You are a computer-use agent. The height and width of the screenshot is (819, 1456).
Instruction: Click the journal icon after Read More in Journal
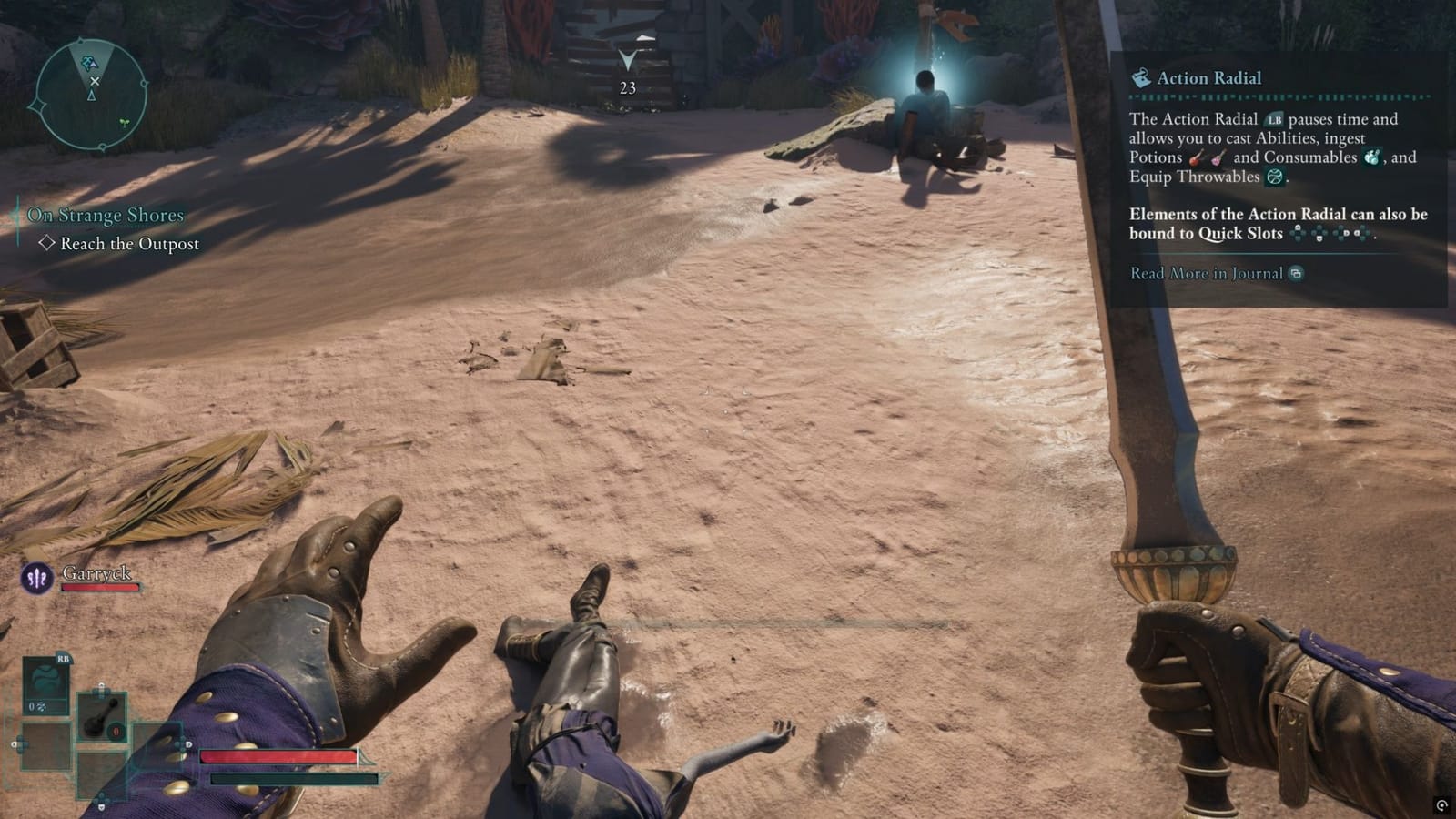(1298, 273)
